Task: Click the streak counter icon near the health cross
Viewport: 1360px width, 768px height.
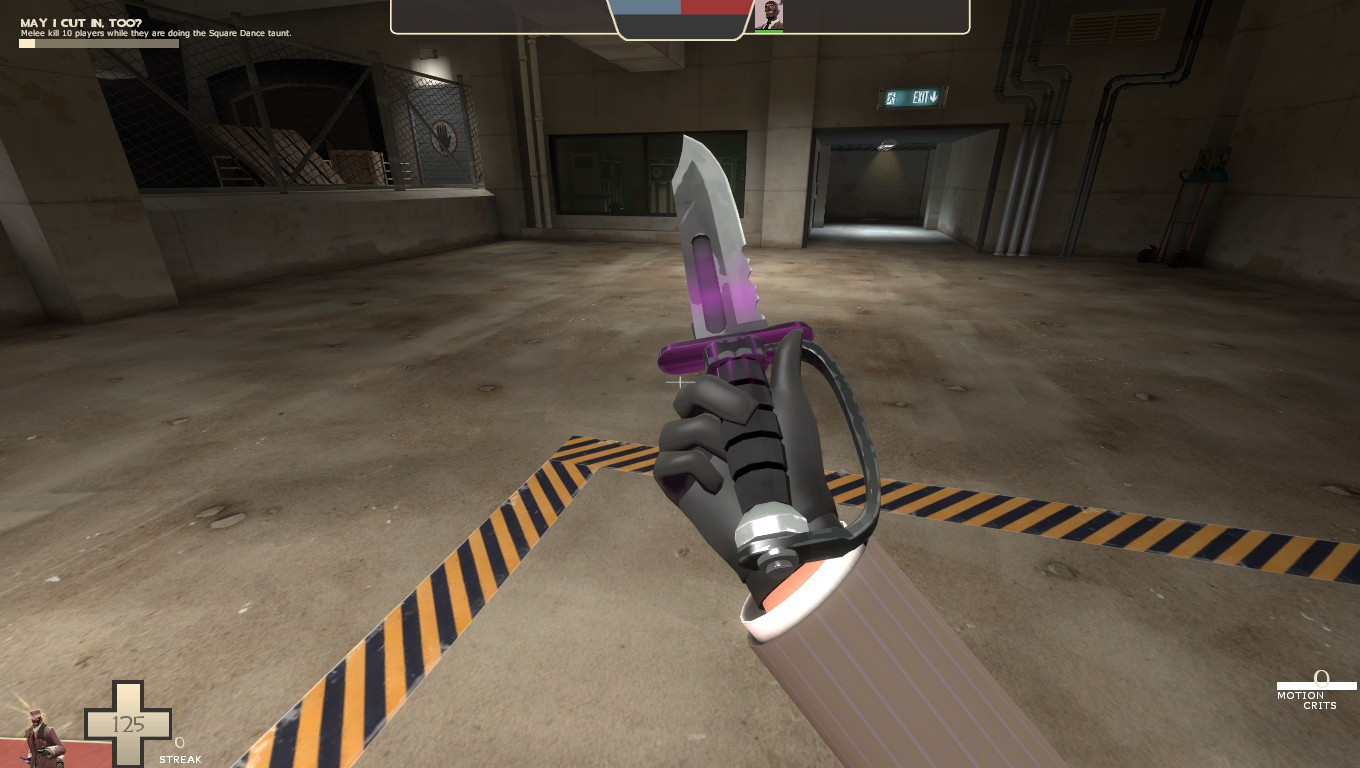Action: [179, 740]
